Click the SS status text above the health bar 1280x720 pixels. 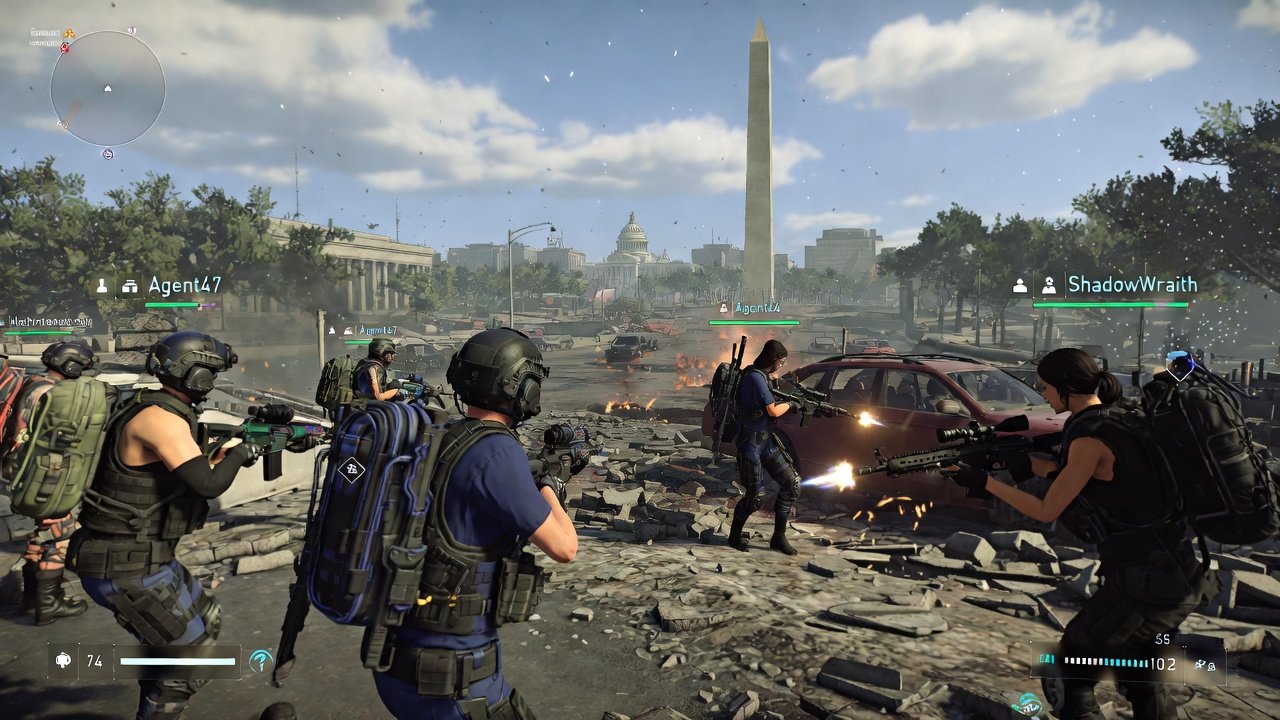tap(1164, 640)
